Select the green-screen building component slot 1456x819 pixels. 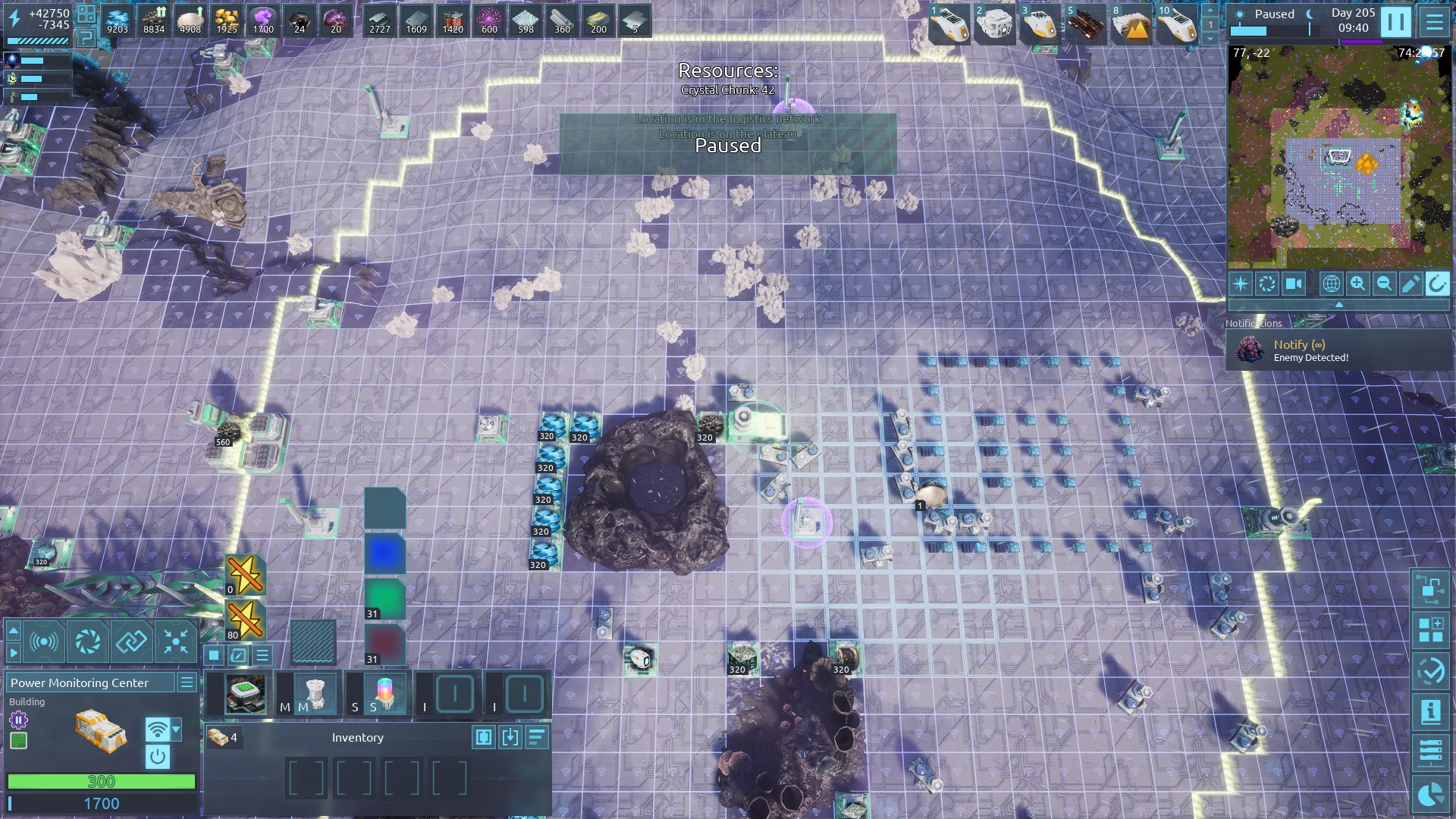click(246, 694)
